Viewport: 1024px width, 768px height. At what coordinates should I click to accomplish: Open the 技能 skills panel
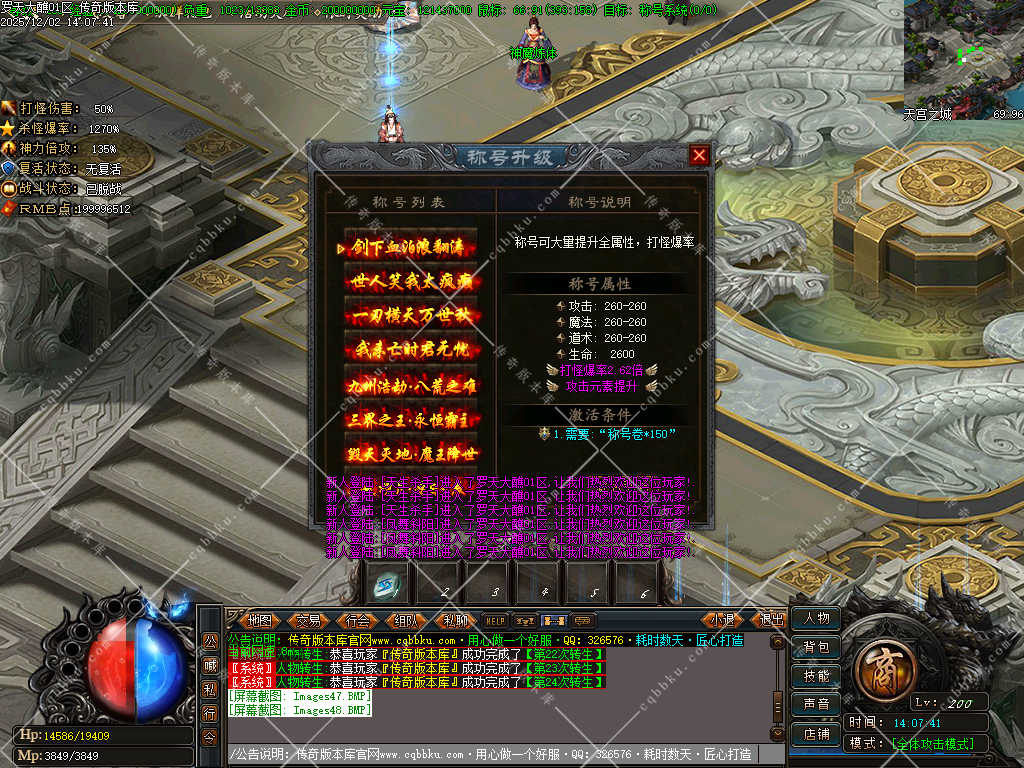(816, 676)
